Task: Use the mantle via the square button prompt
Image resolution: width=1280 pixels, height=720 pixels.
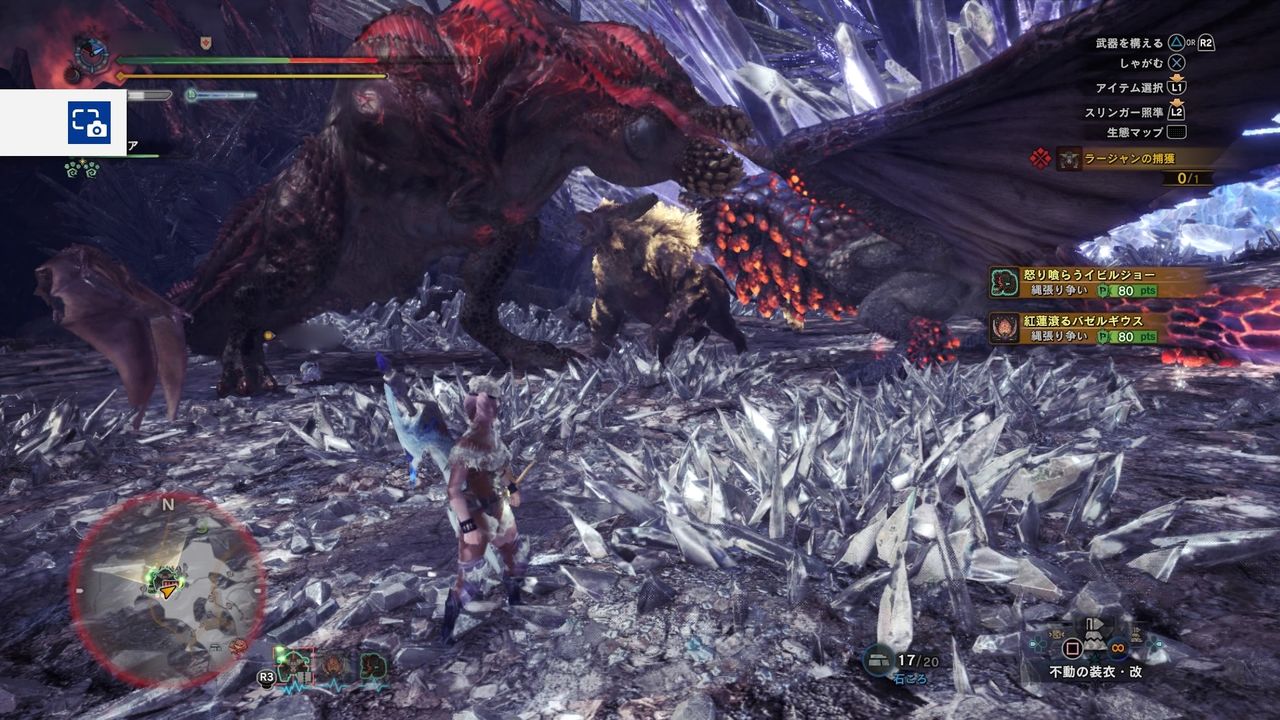Action: (x=1071, y=648)
